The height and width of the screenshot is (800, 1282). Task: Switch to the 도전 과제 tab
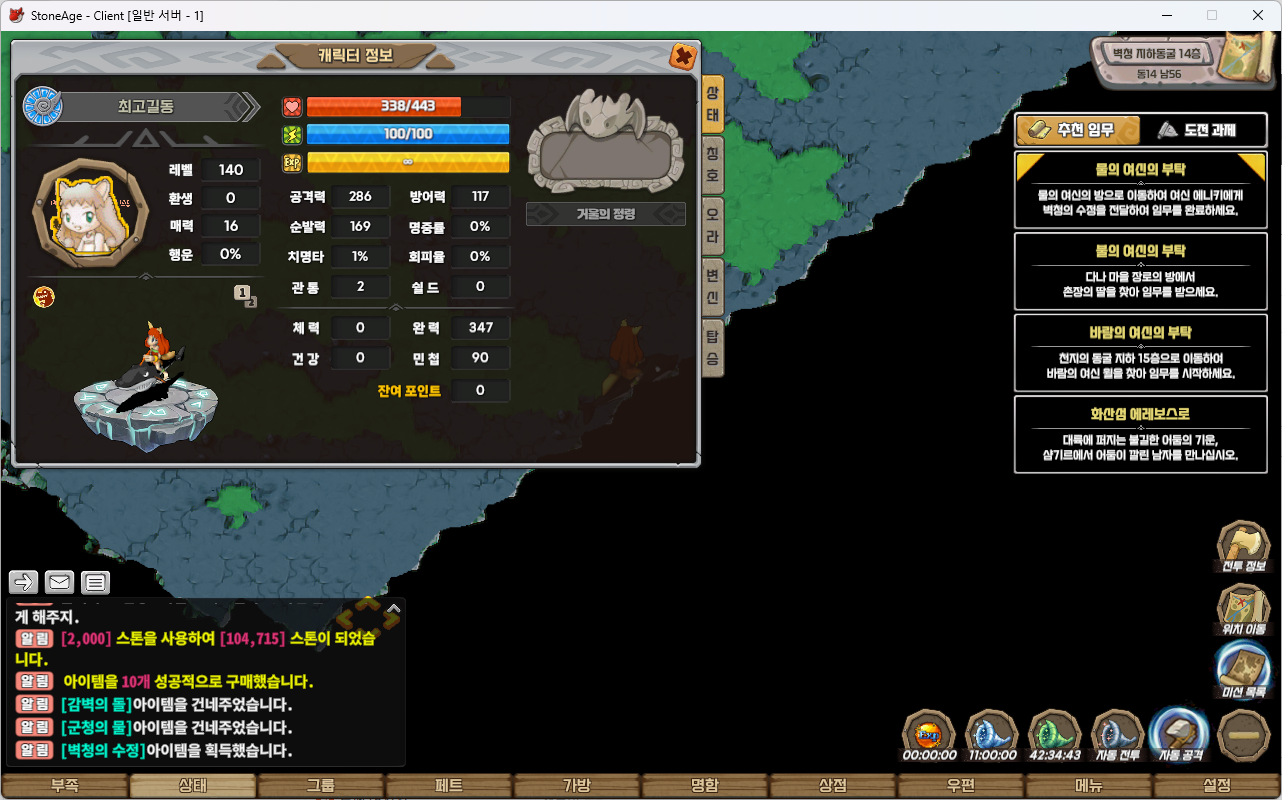[x=1196, y=130]
